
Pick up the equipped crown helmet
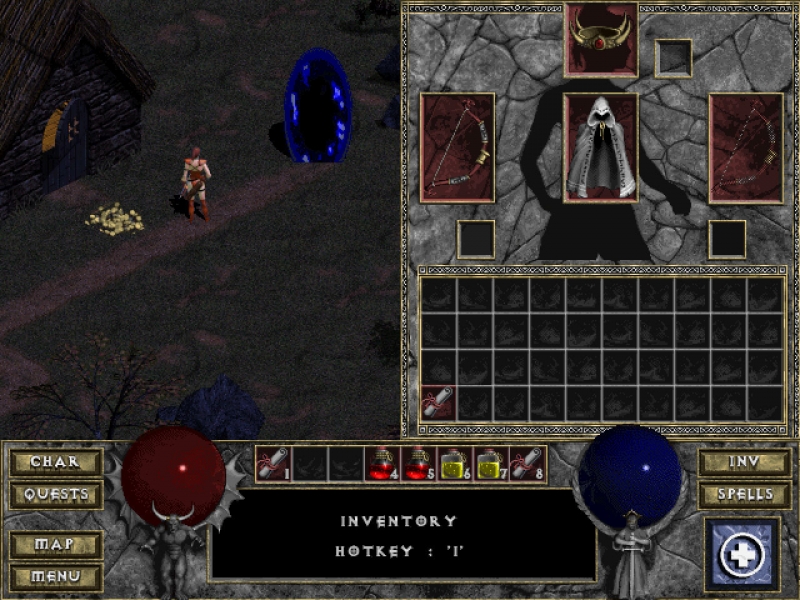tap(601, 39)
